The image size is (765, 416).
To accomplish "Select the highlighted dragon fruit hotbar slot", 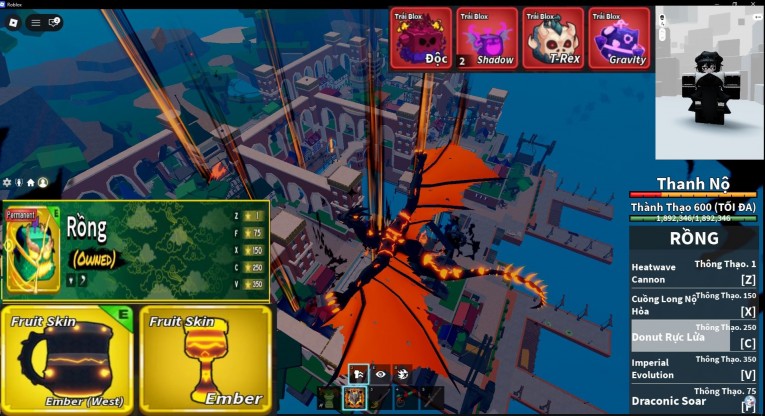I will [x=355, y=397].
